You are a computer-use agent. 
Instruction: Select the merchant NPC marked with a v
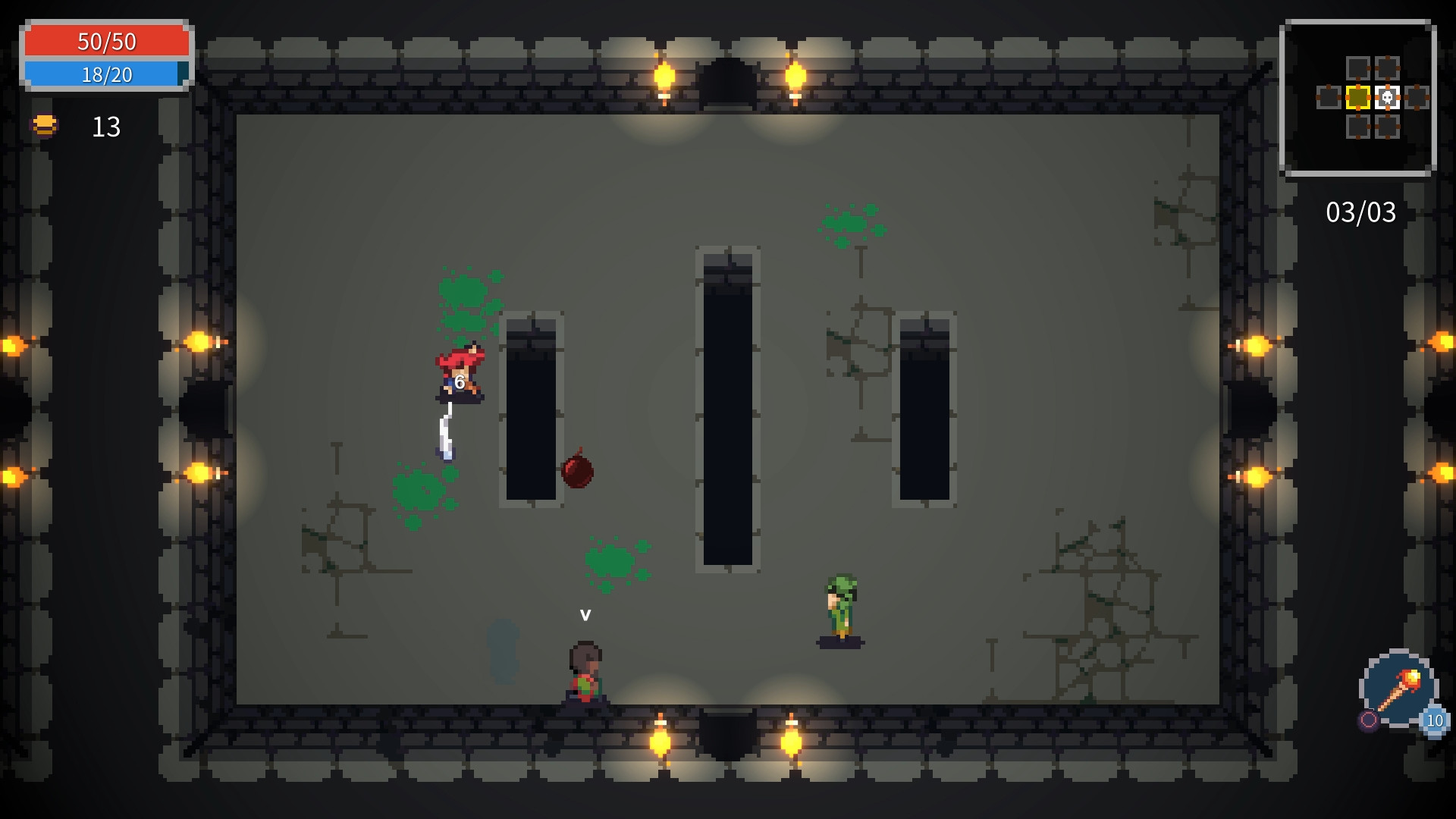pyautogui.click(x=584, y=667)
